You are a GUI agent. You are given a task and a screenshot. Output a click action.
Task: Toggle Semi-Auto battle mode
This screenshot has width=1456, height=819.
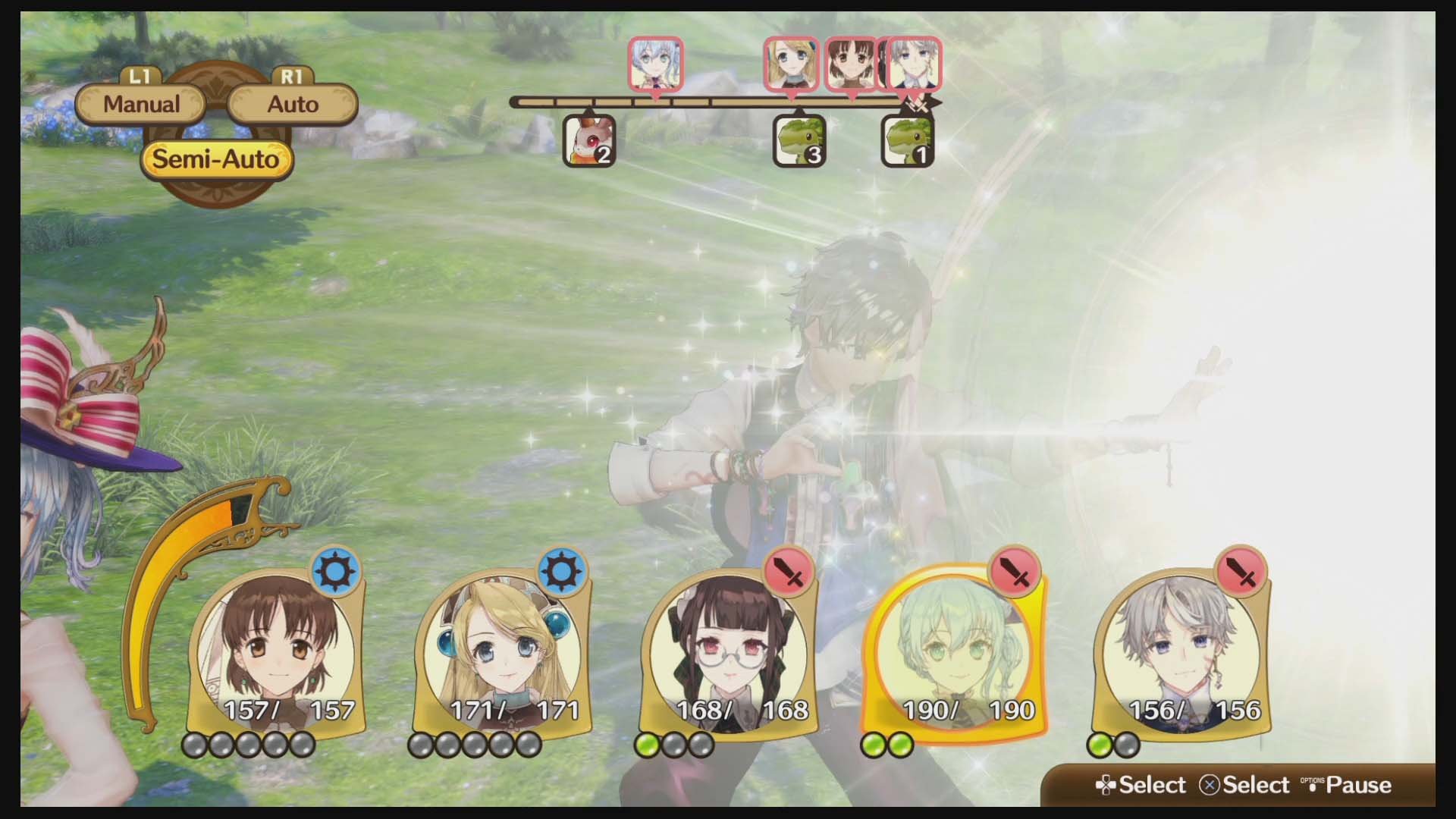coord(215,159)
